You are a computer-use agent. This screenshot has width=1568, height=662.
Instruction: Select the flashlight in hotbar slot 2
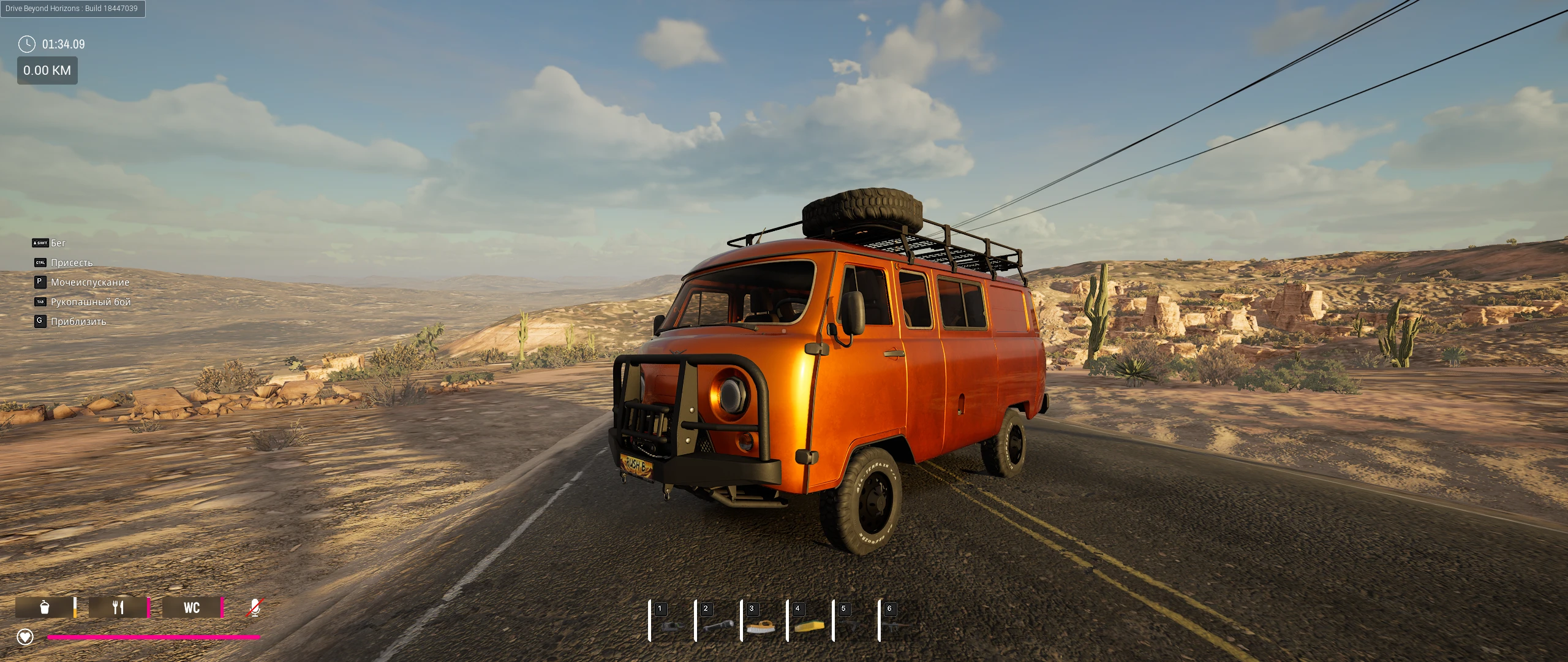tap(718, 625)
